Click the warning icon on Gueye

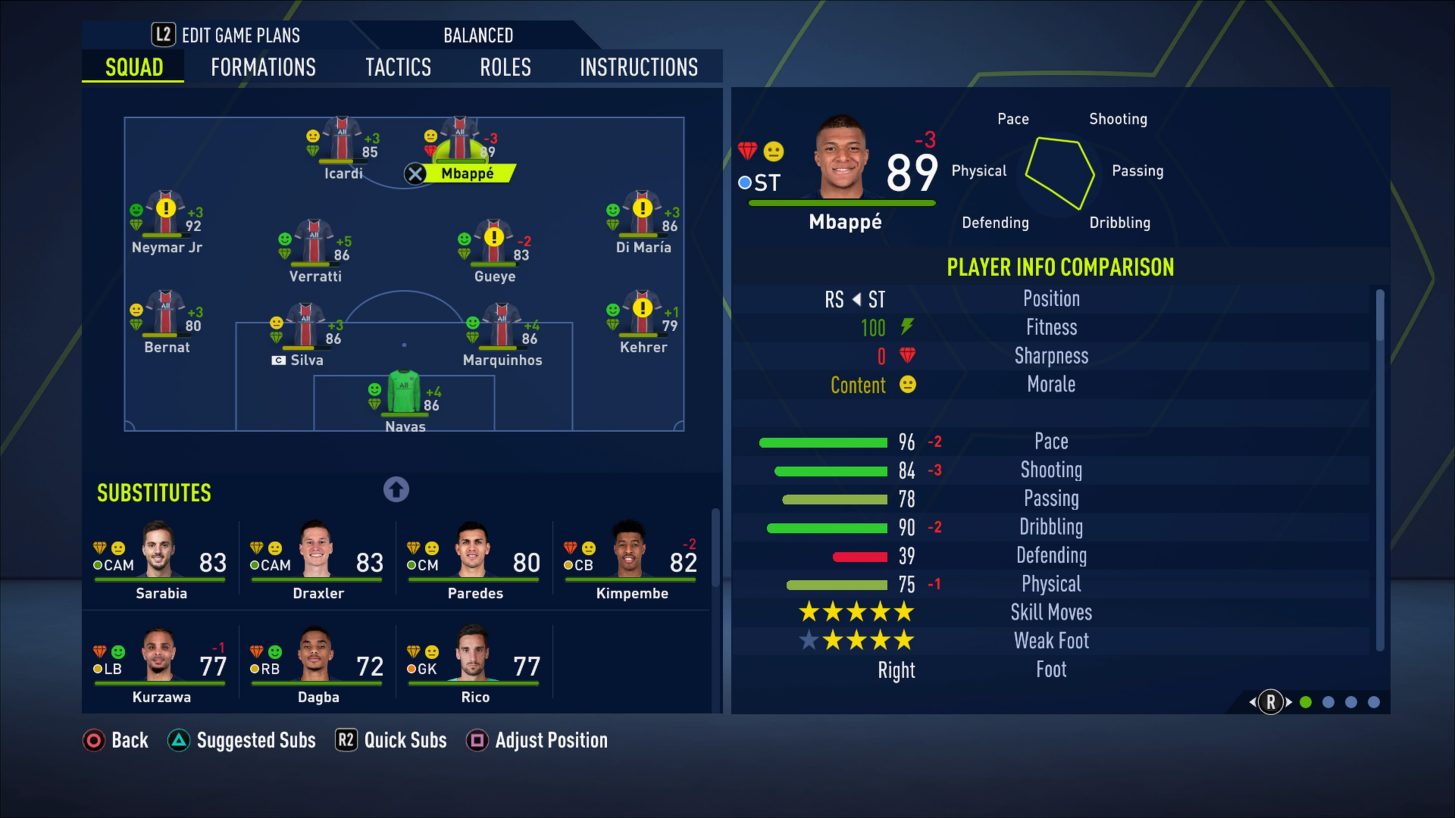(x=494, y=237)
